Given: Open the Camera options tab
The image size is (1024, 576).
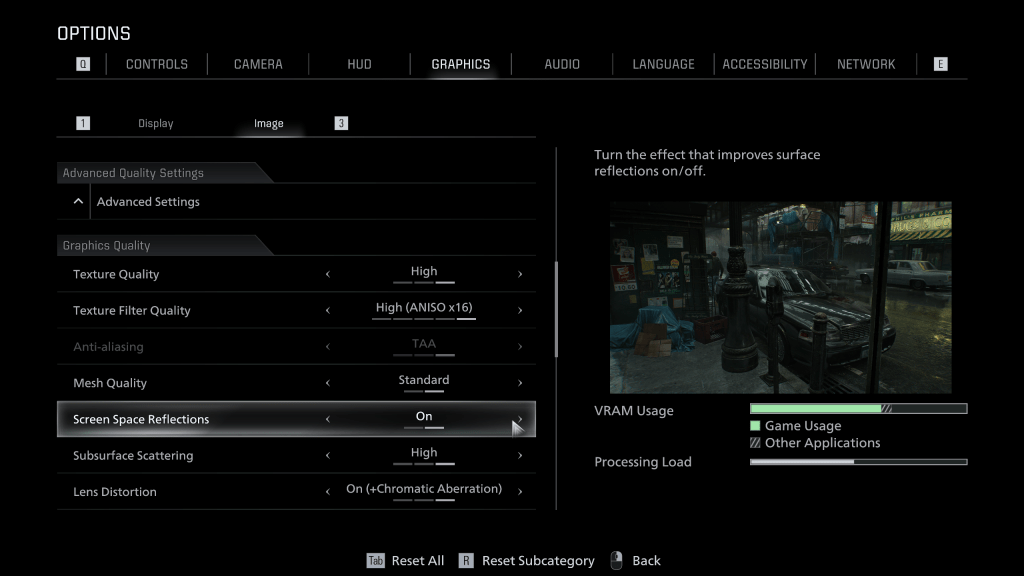Looking at the screenshot, I should [258, 64].
